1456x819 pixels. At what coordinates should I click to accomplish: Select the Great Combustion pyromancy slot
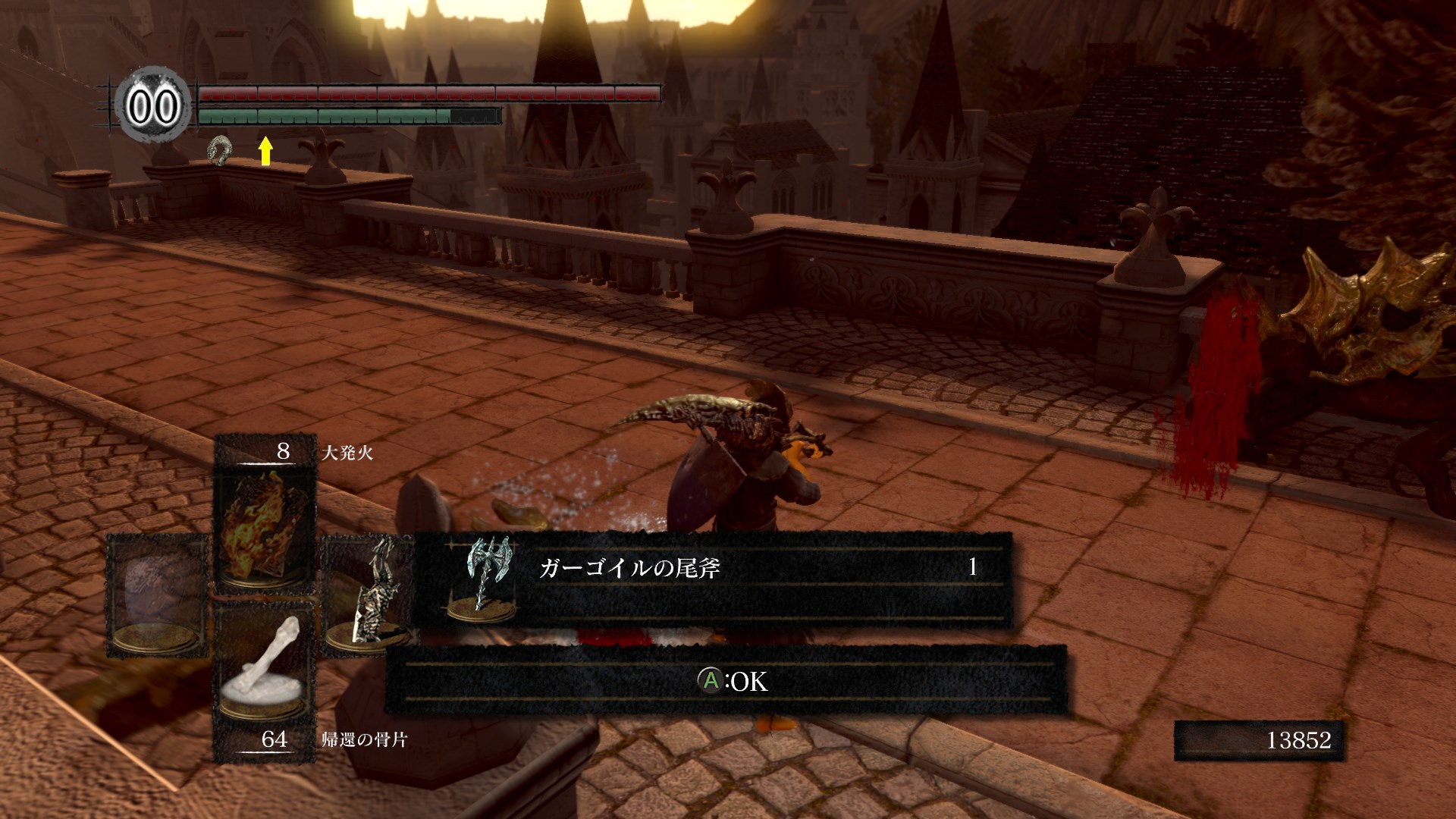[x=265, y=522]
